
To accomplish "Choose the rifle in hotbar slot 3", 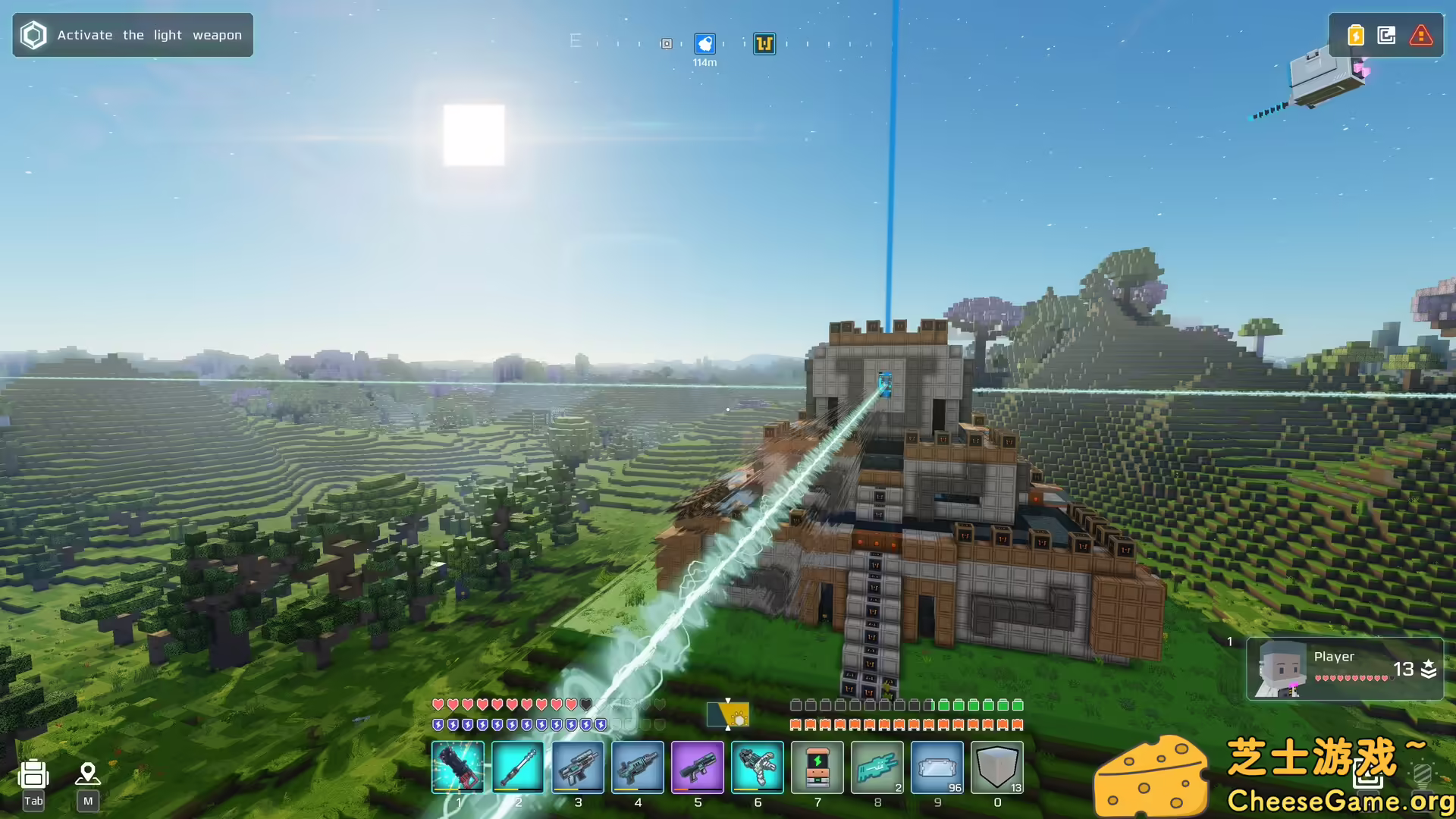I will coord(578,767).
